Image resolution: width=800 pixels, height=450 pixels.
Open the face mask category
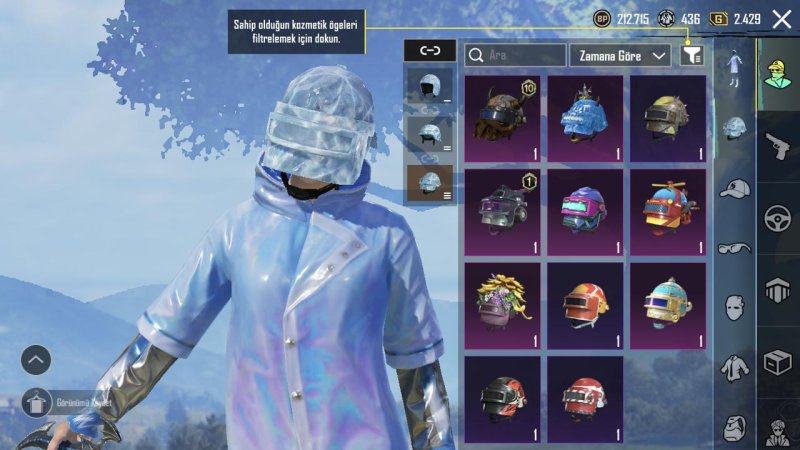click(733, 307)
